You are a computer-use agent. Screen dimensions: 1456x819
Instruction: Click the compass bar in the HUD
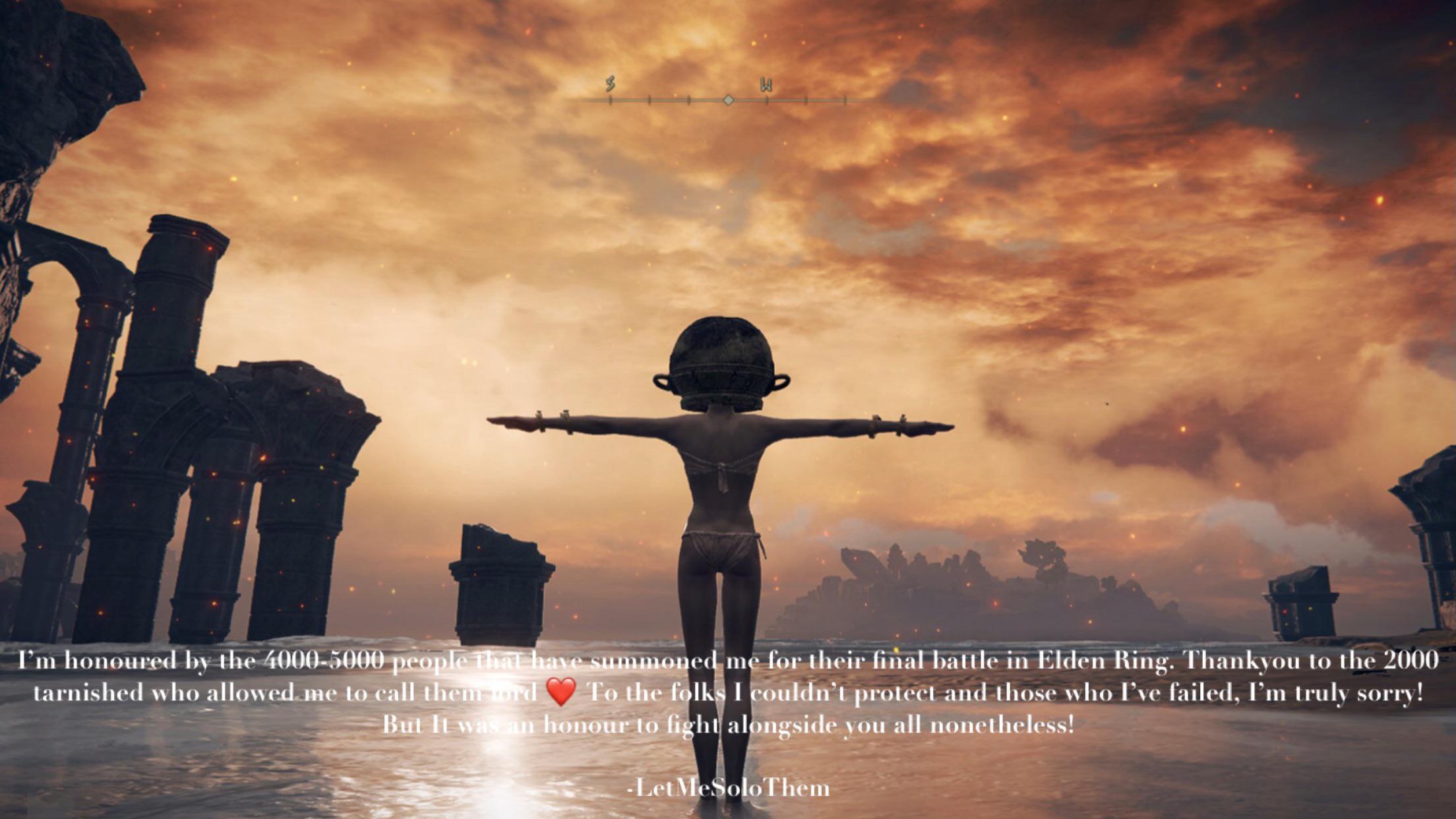pos(727,100)
